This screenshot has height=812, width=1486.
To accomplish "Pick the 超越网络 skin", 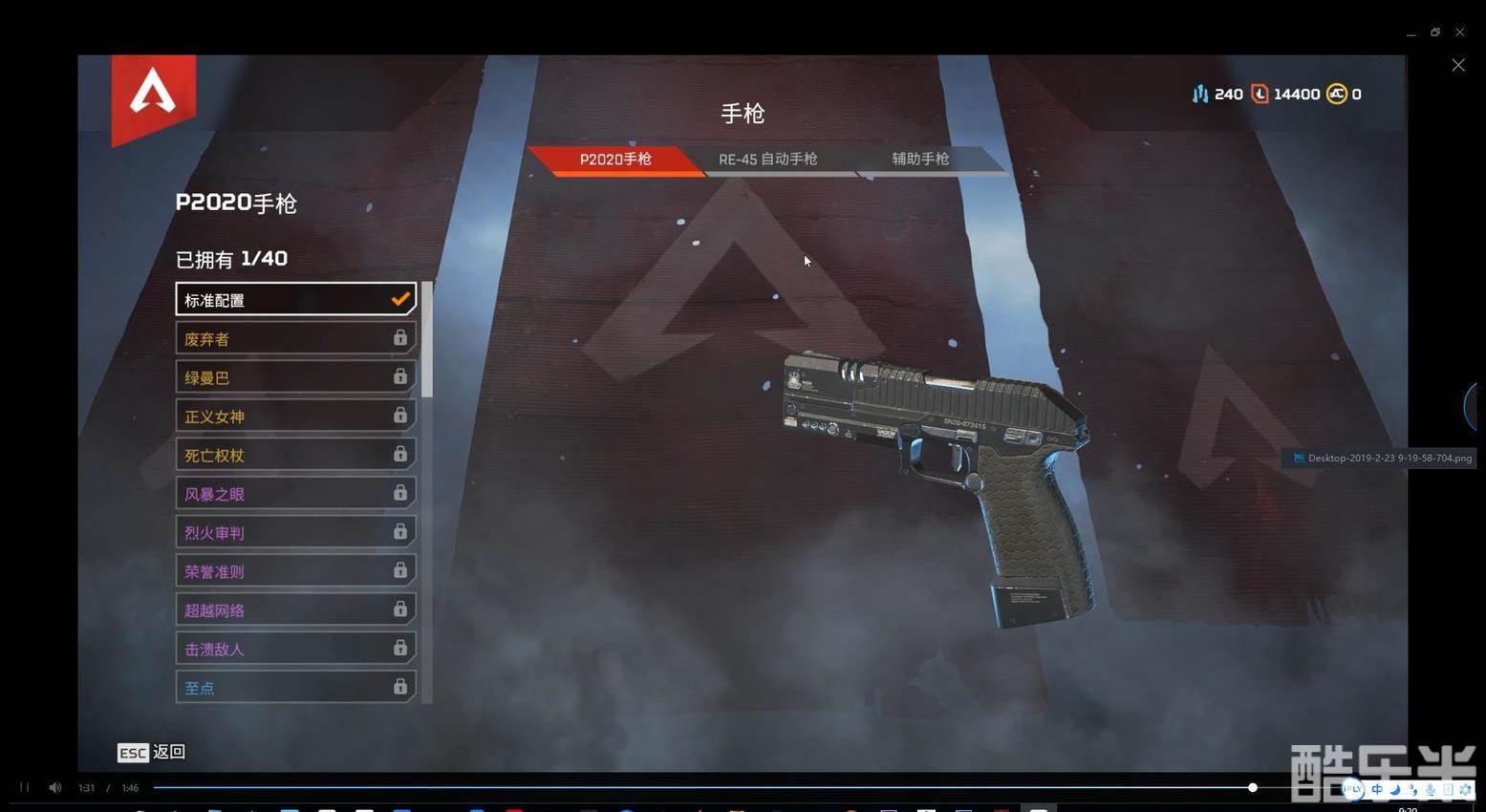I will click(x=295, y=609).
